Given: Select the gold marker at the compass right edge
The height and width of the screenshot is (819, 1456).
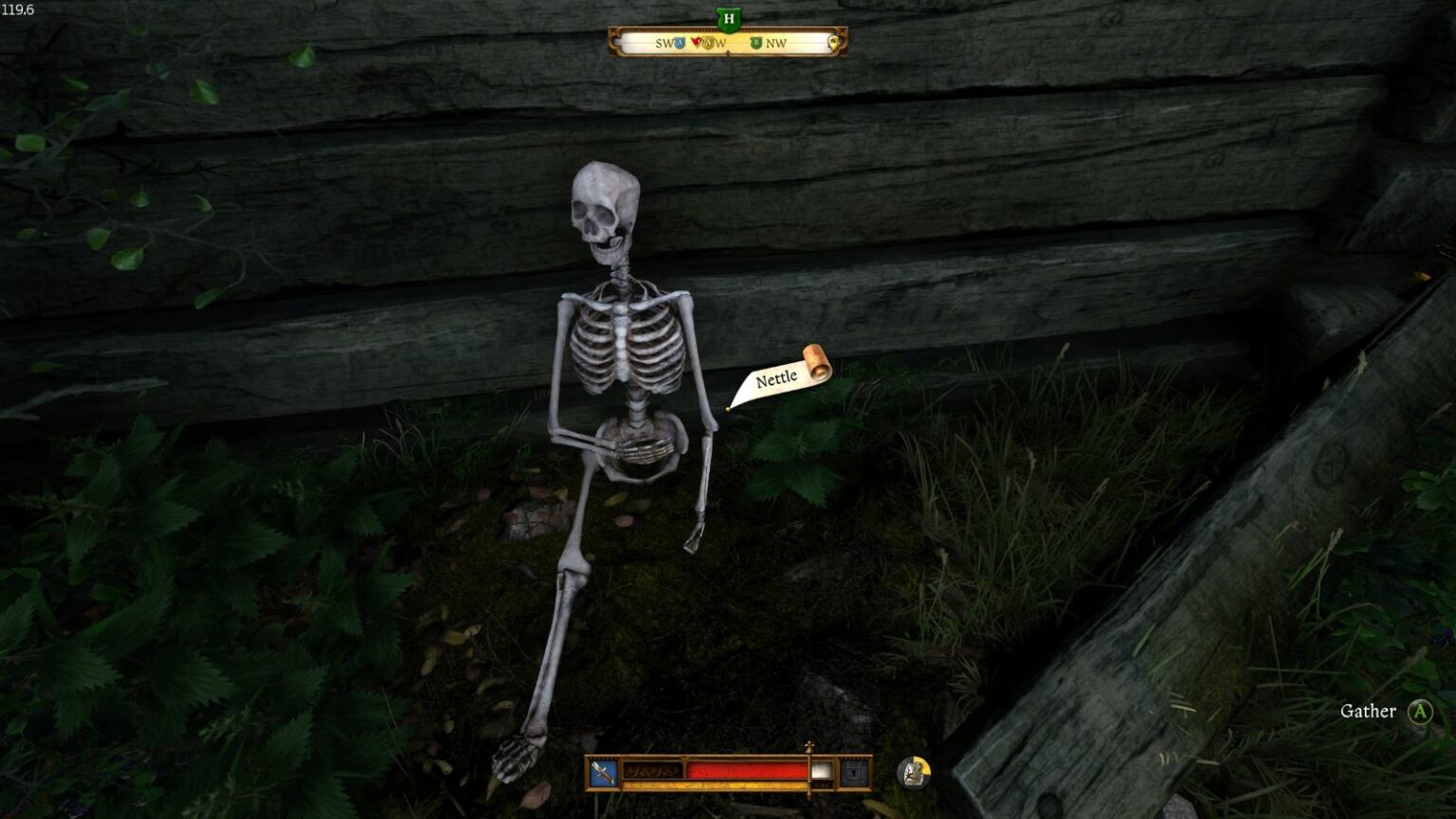Looking at the screenshot, I should [x=833, y=43].
